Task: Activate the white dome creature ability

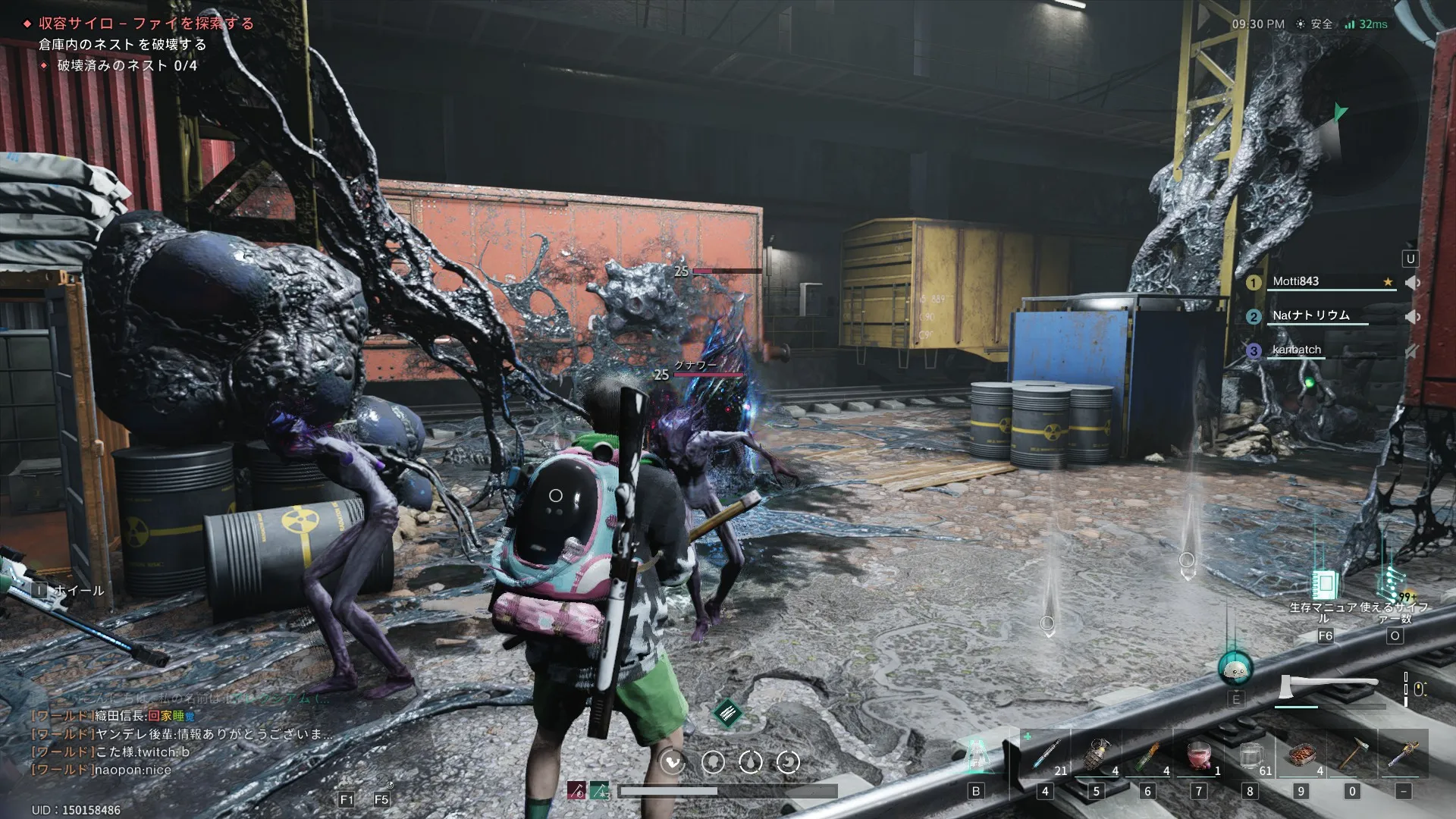Action: (1235, 668)
